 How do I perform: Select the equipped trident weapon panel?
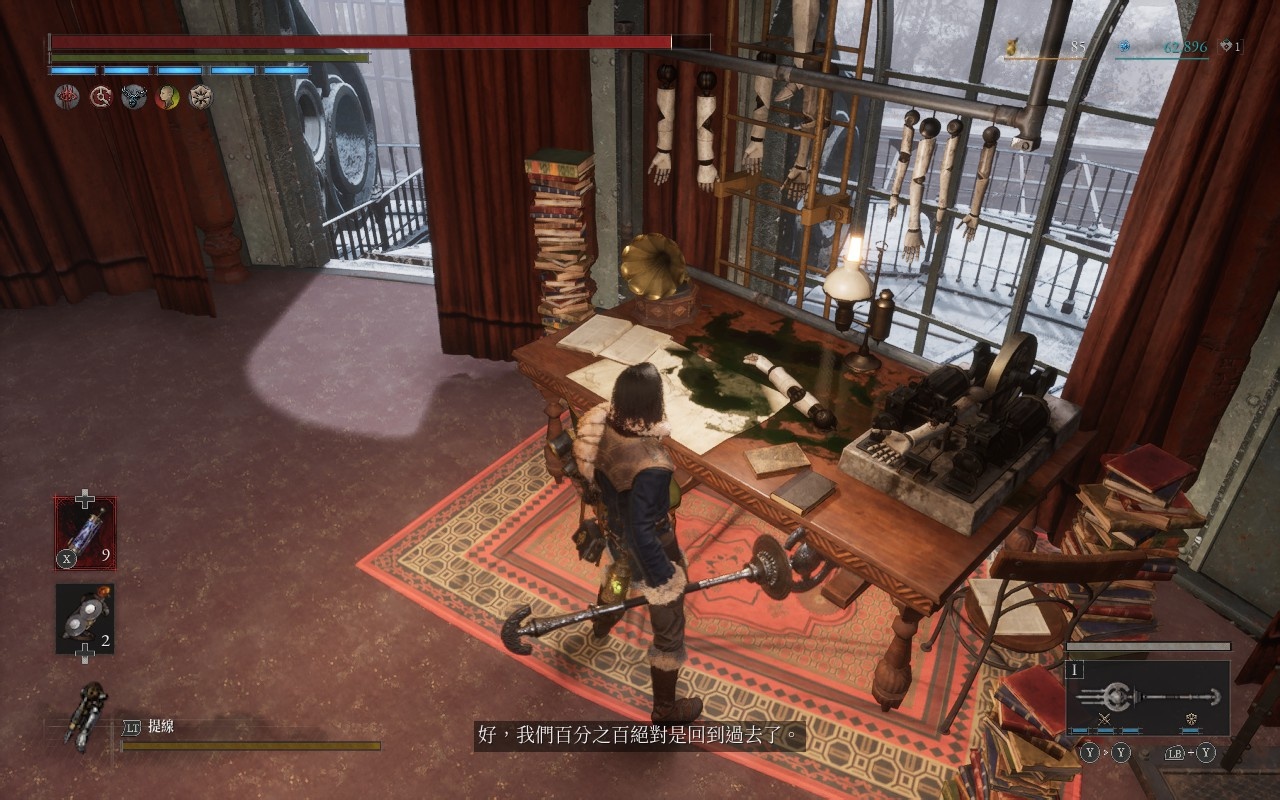(1148, 697)
